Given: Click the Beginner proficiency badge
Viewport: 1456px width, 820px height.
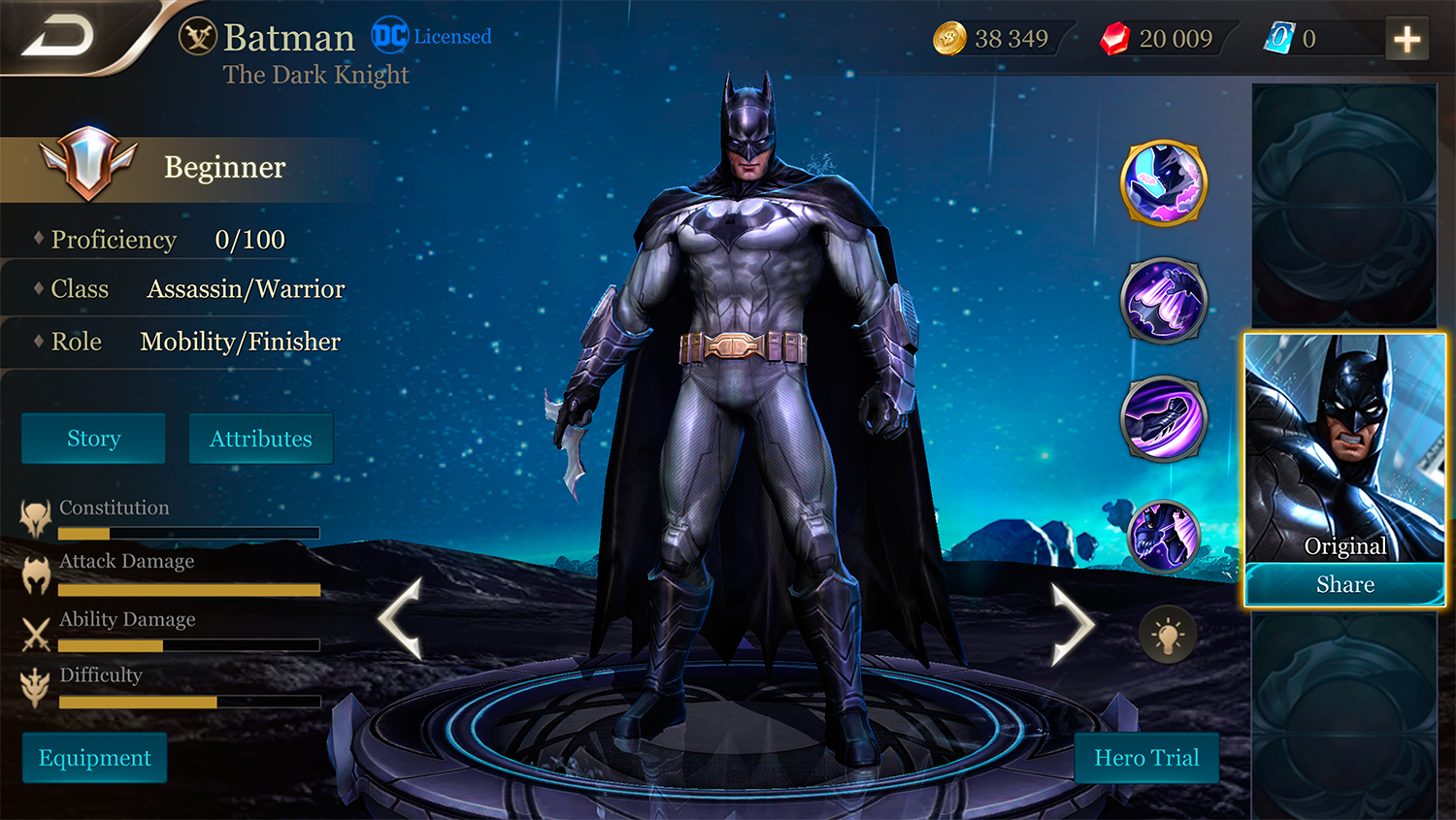Looking at the screenshot, I should tap(87, 163).
